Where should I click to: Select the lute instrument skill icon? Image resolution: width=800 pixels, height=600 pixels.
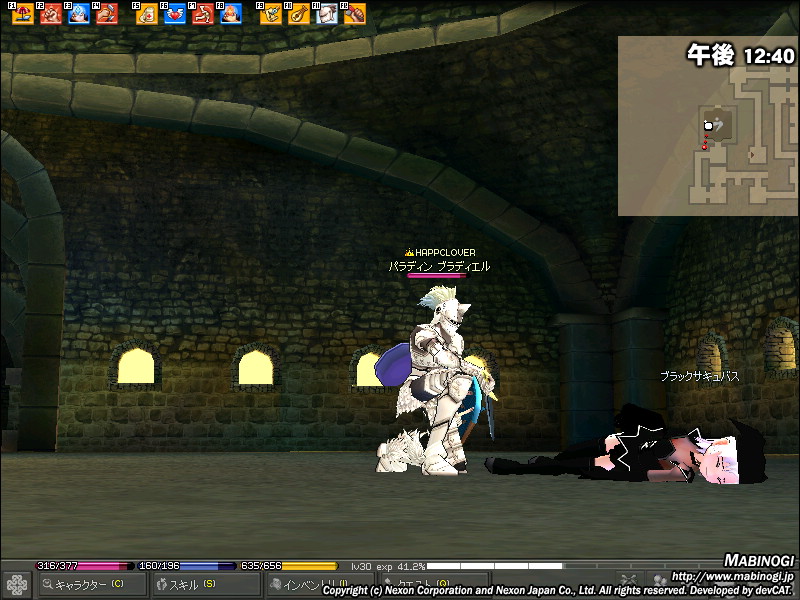298,14
